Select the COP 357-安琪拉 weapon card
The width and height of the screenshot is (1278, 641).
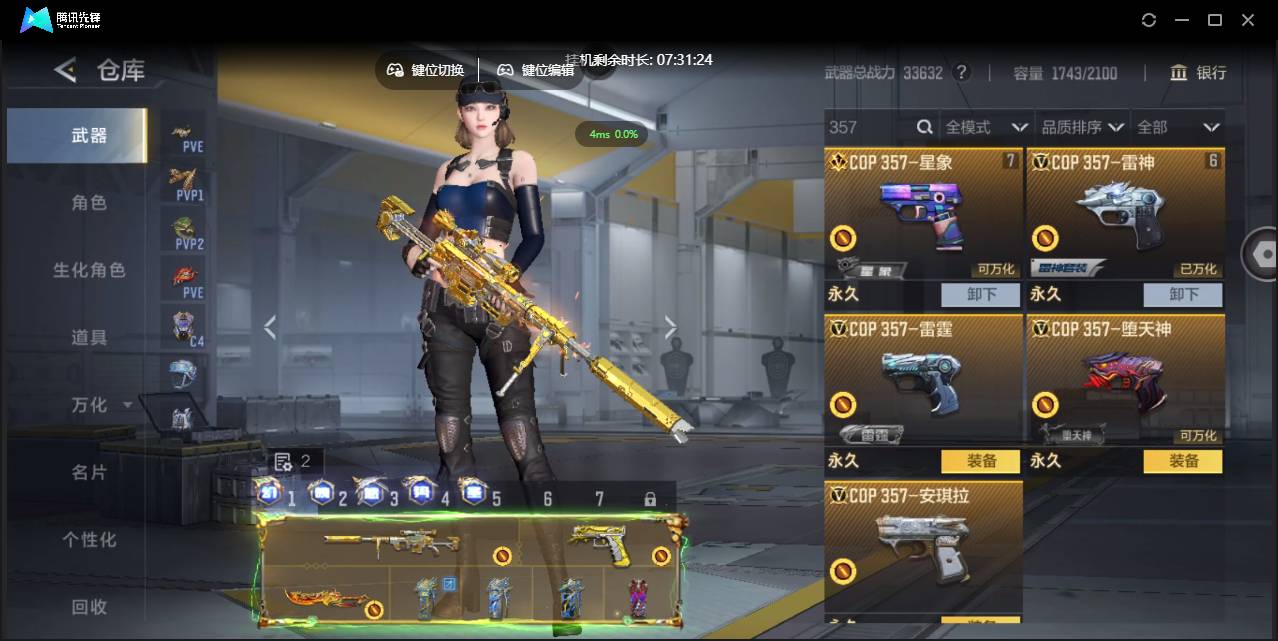[x=923, y=545]
